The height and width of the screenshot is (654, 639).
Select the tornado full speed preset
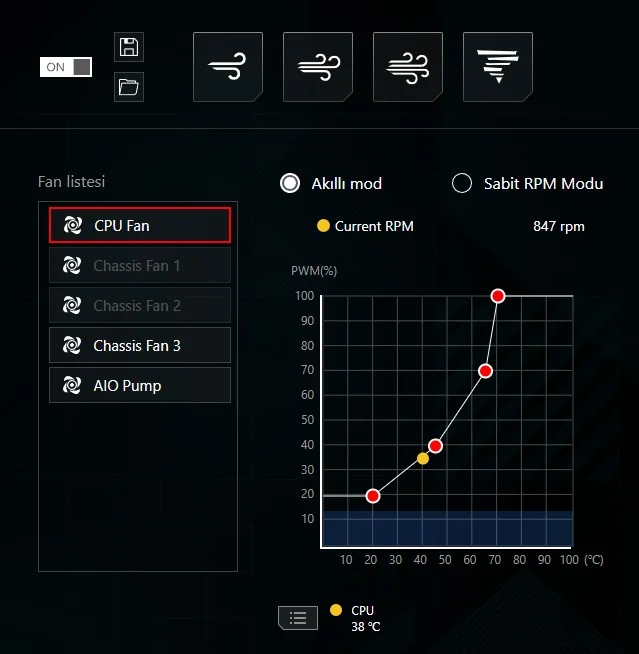[x=498, y=67]
